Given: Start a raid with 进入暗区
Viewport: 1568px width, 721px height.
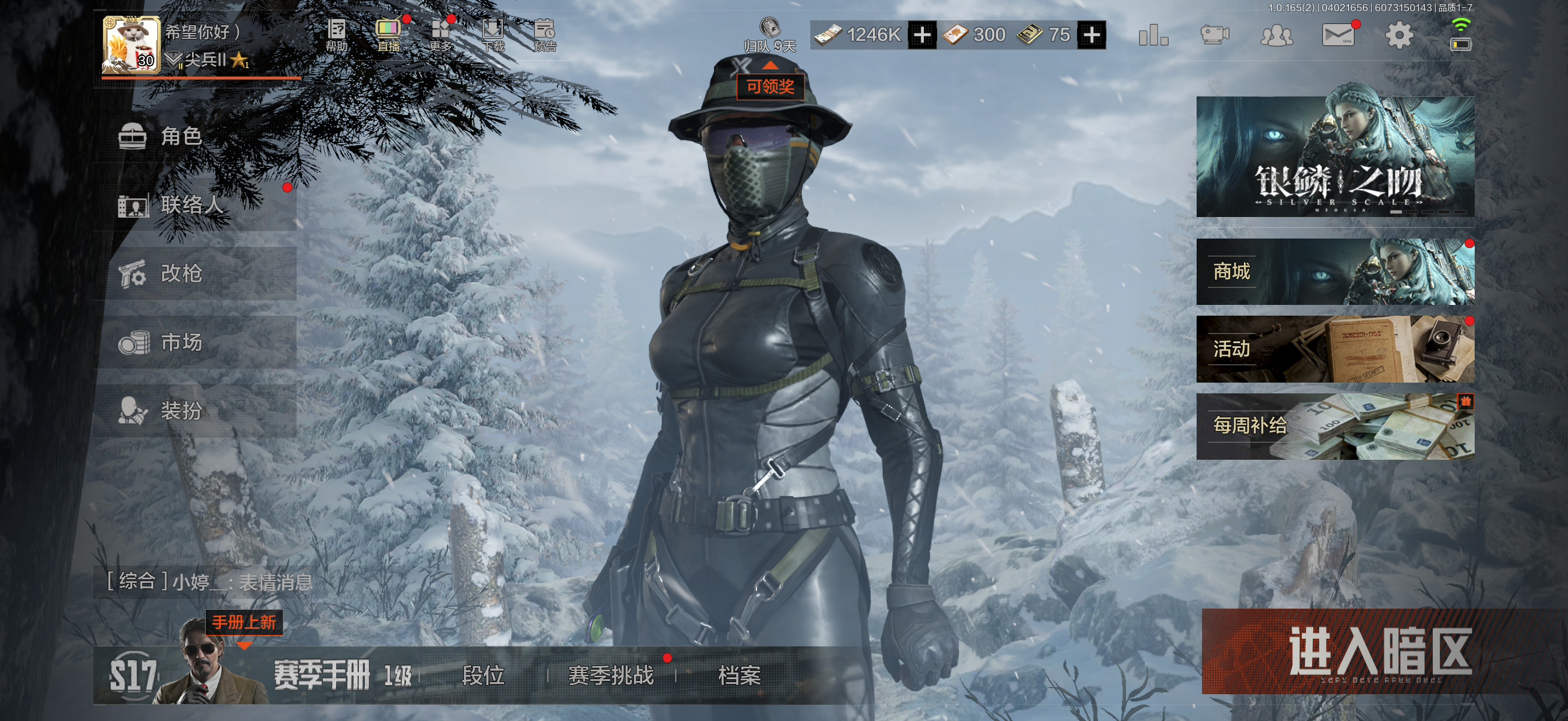Looking at the screenshot, I should click(x=1378, y=651).
